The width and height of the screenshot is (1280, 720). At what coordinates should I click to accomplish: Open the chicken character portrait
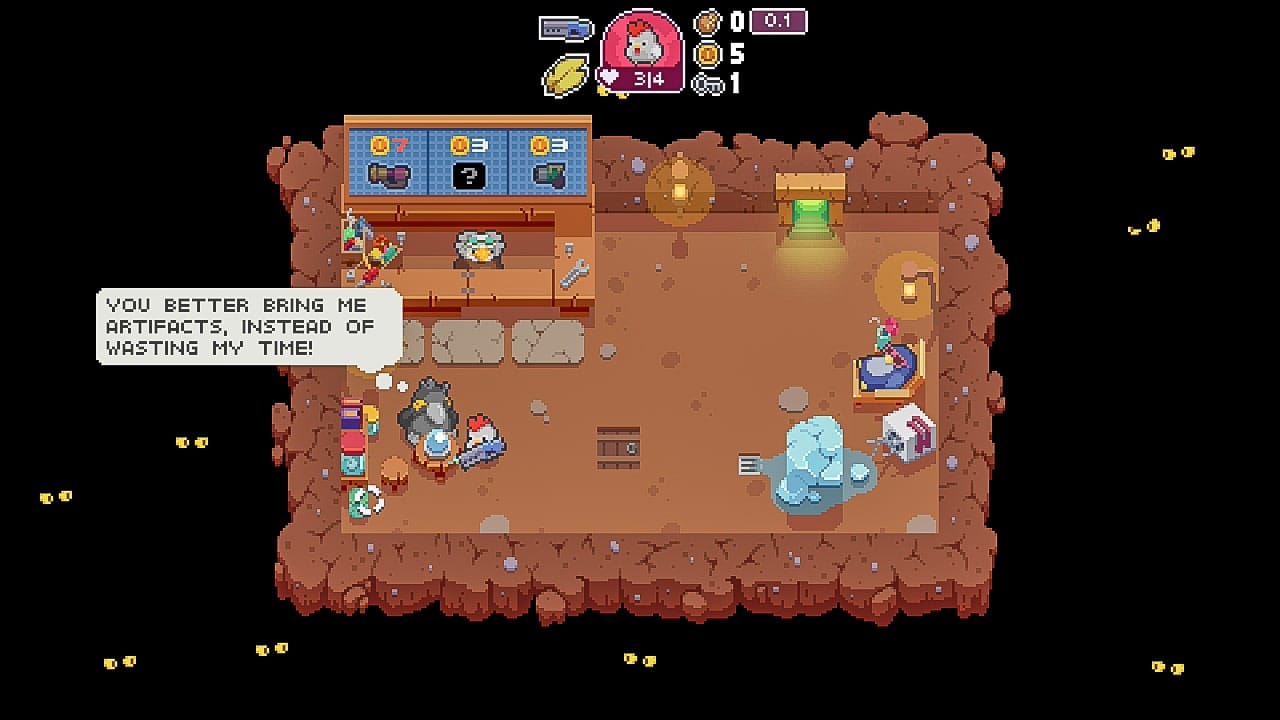point(641,47)
